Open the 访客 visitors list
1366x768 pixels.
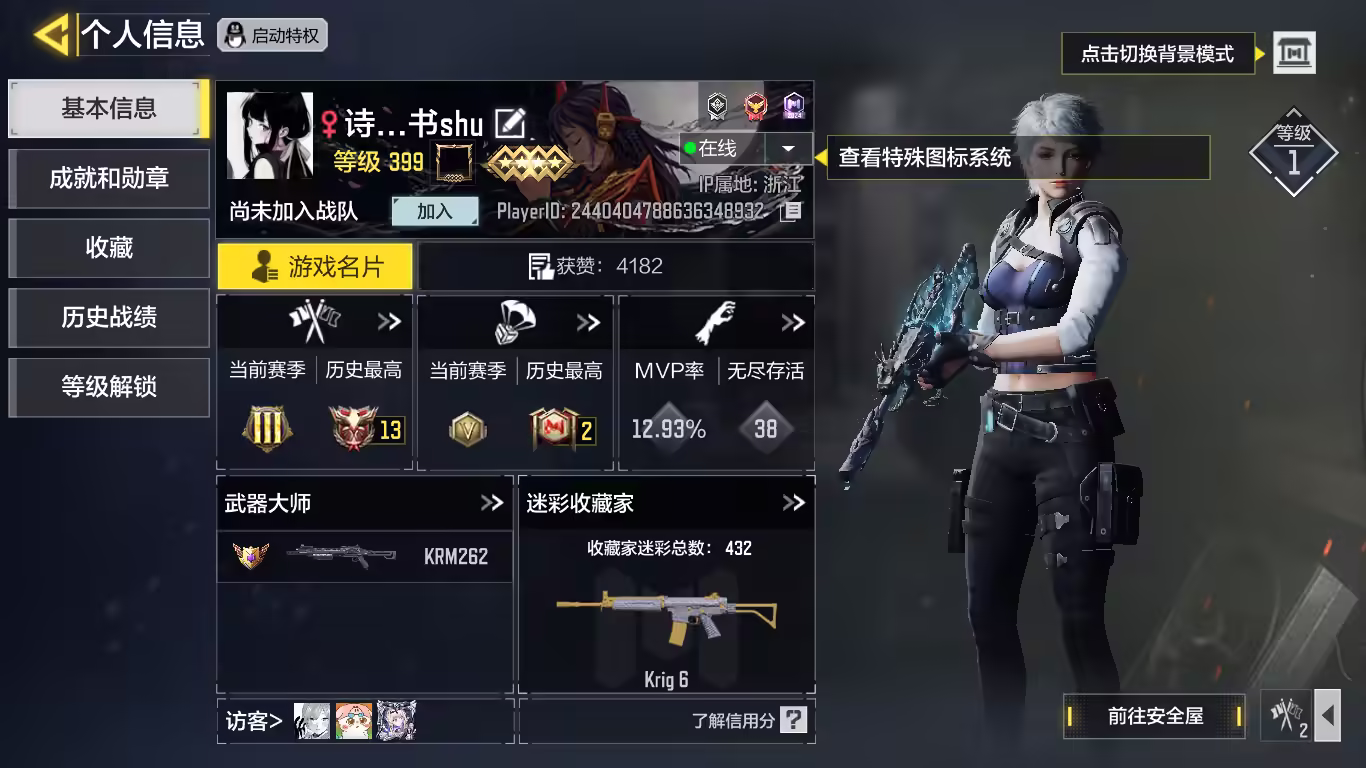pyautogui.click(x=254, y=721)
